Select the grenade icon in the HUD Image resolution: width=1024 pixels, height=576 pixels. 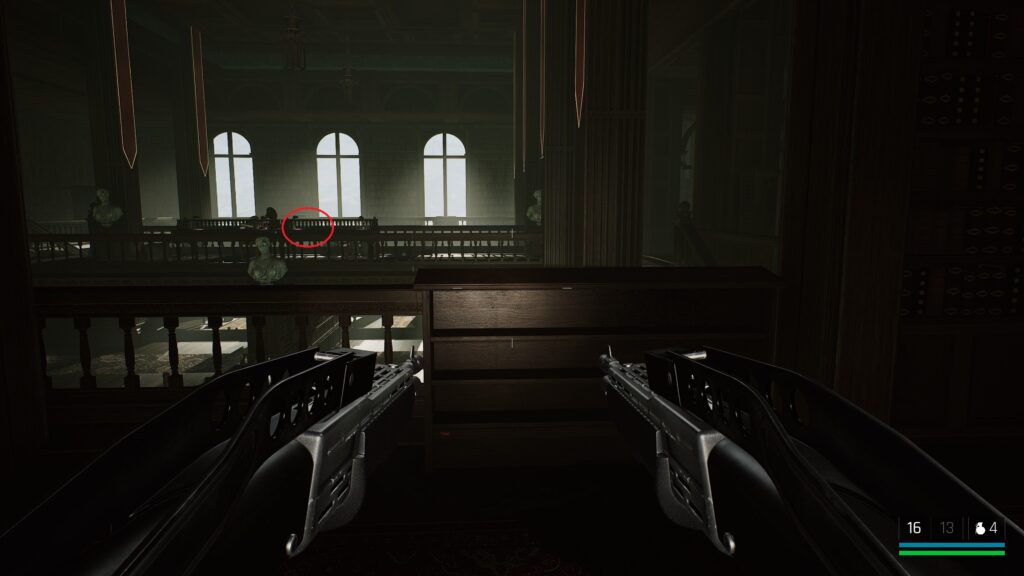979,528
